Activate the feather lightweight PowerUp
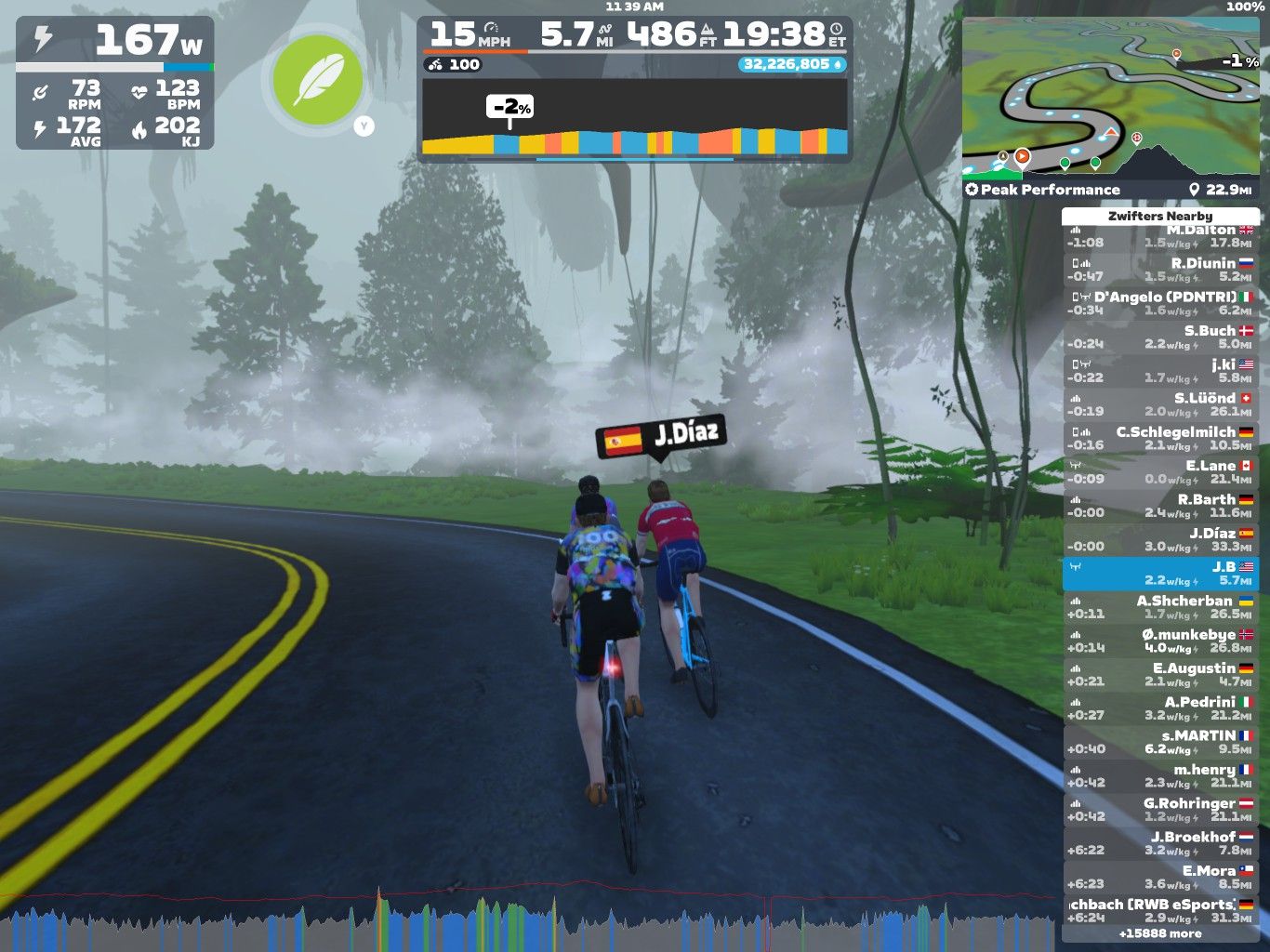Viewport: 1270px width, 952px height. click(x=317, y=81)
